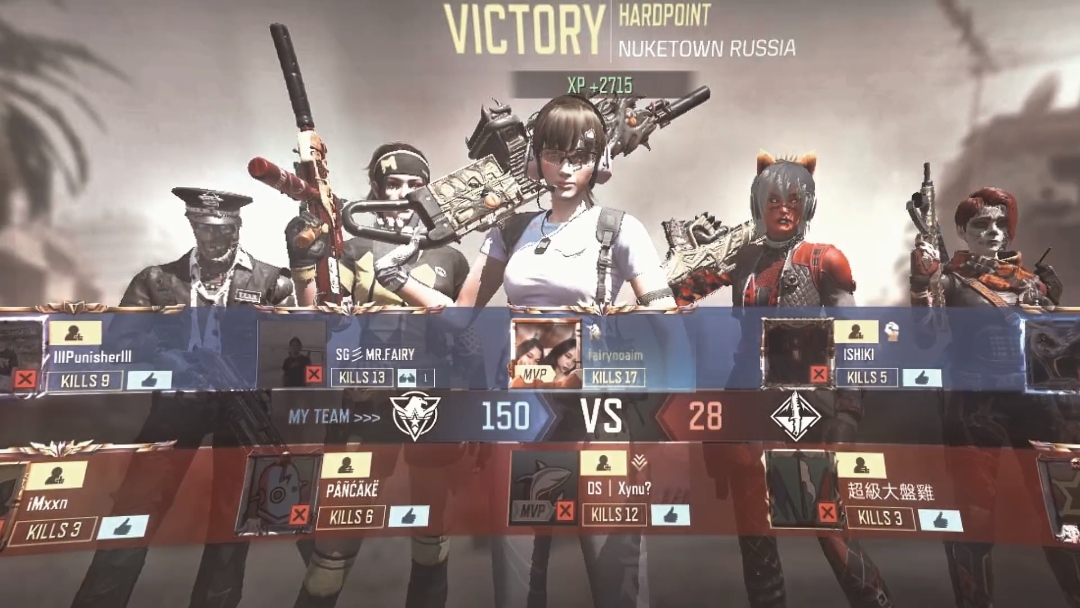Click the red X on PÄÑČÄKË's avatar
Image resolution: width=1080 pixels, height=608 pixels.
click(x=298, y=515)
